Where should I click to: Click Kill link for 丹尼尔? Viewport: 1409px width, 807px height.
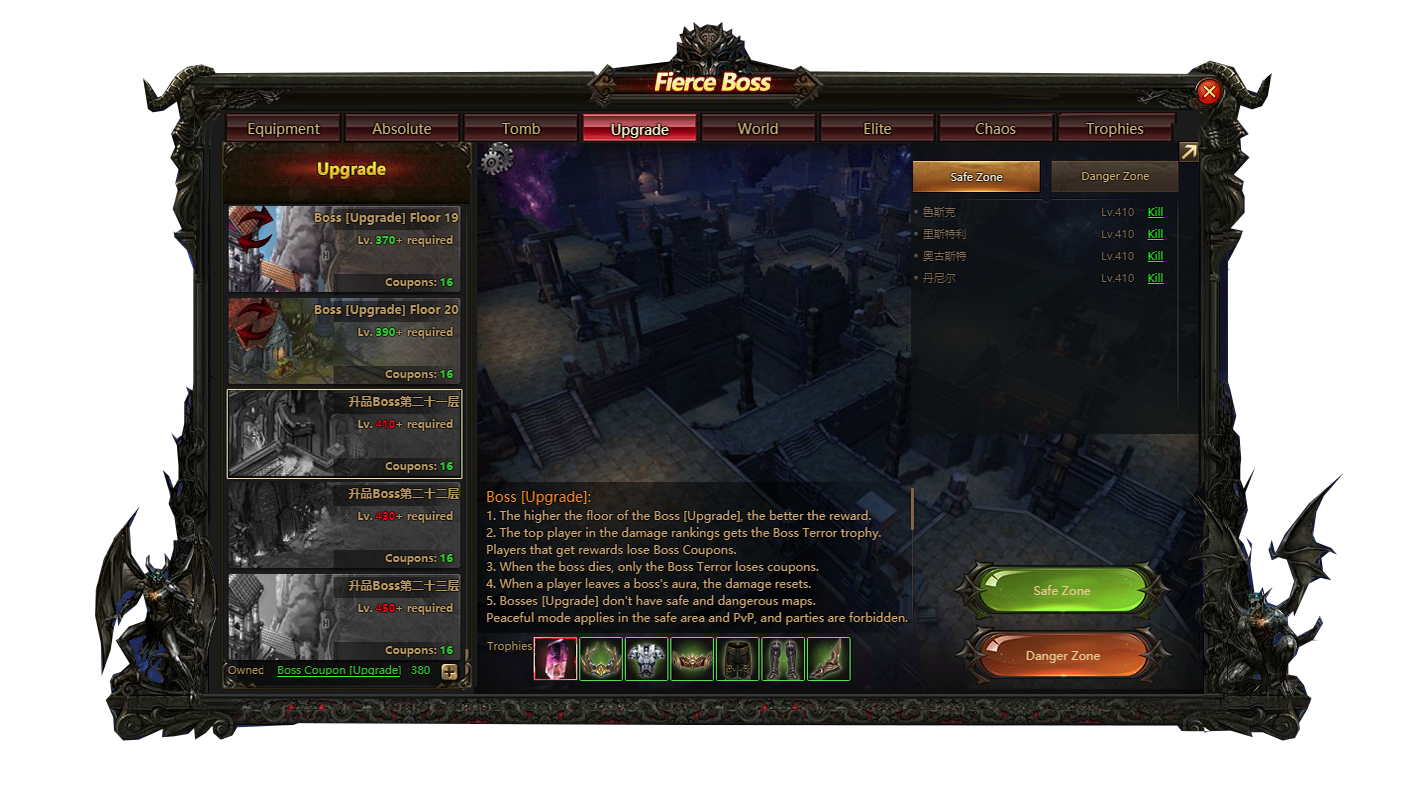tap(1155, 278)
